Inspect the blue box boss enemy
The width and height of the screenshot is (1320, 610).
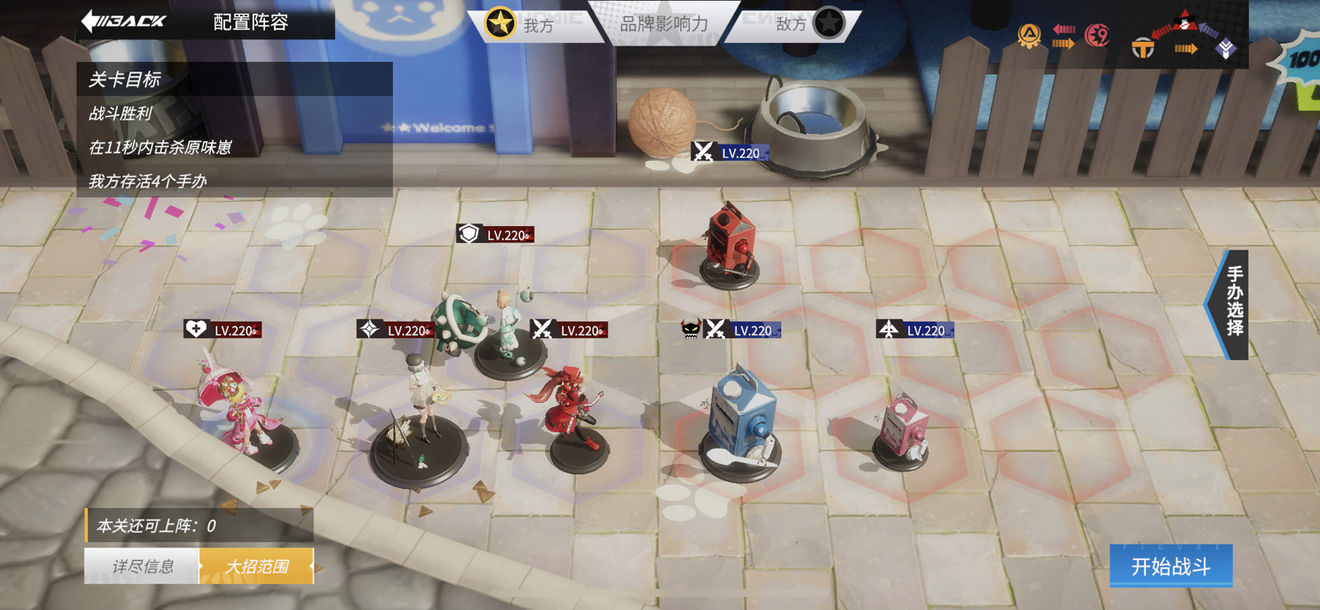coord(740,420)
